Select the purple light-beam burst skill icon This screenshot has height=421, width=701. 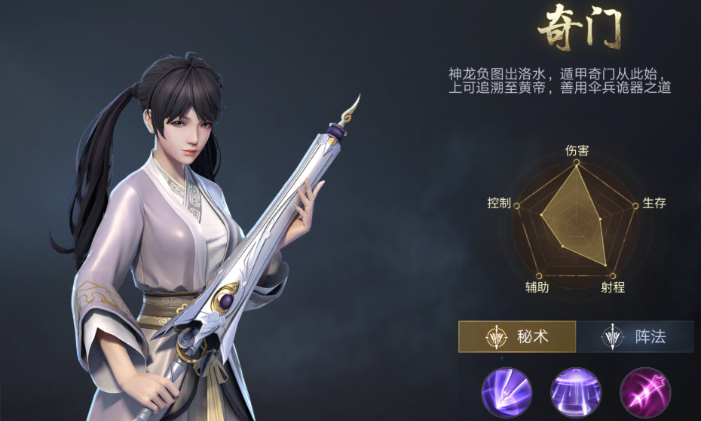pos(506,391)
